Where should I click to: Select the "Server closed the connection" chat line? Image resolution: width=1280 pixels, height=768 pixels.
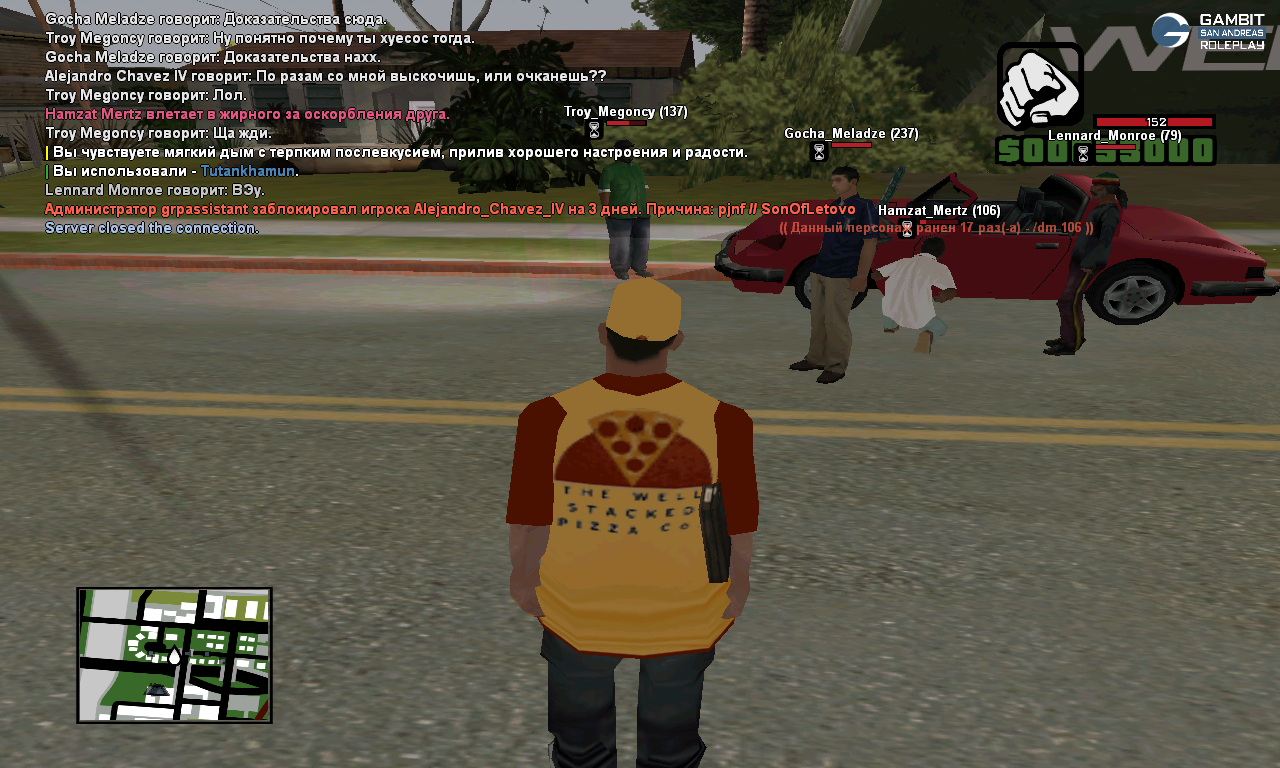pos(152,228)
